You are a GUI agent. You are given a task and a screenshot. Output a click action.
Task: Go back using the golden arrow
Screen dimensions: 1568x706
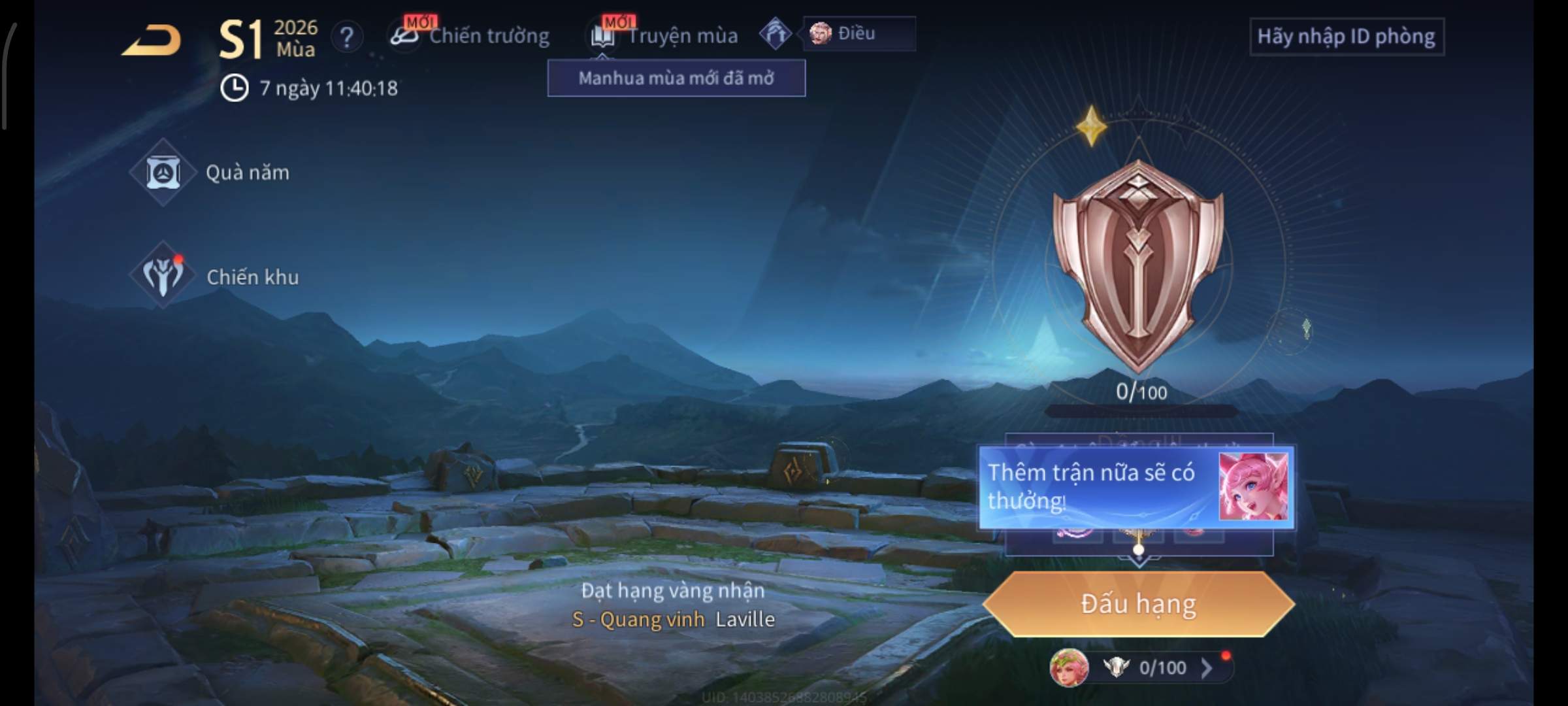click(152, 40)
